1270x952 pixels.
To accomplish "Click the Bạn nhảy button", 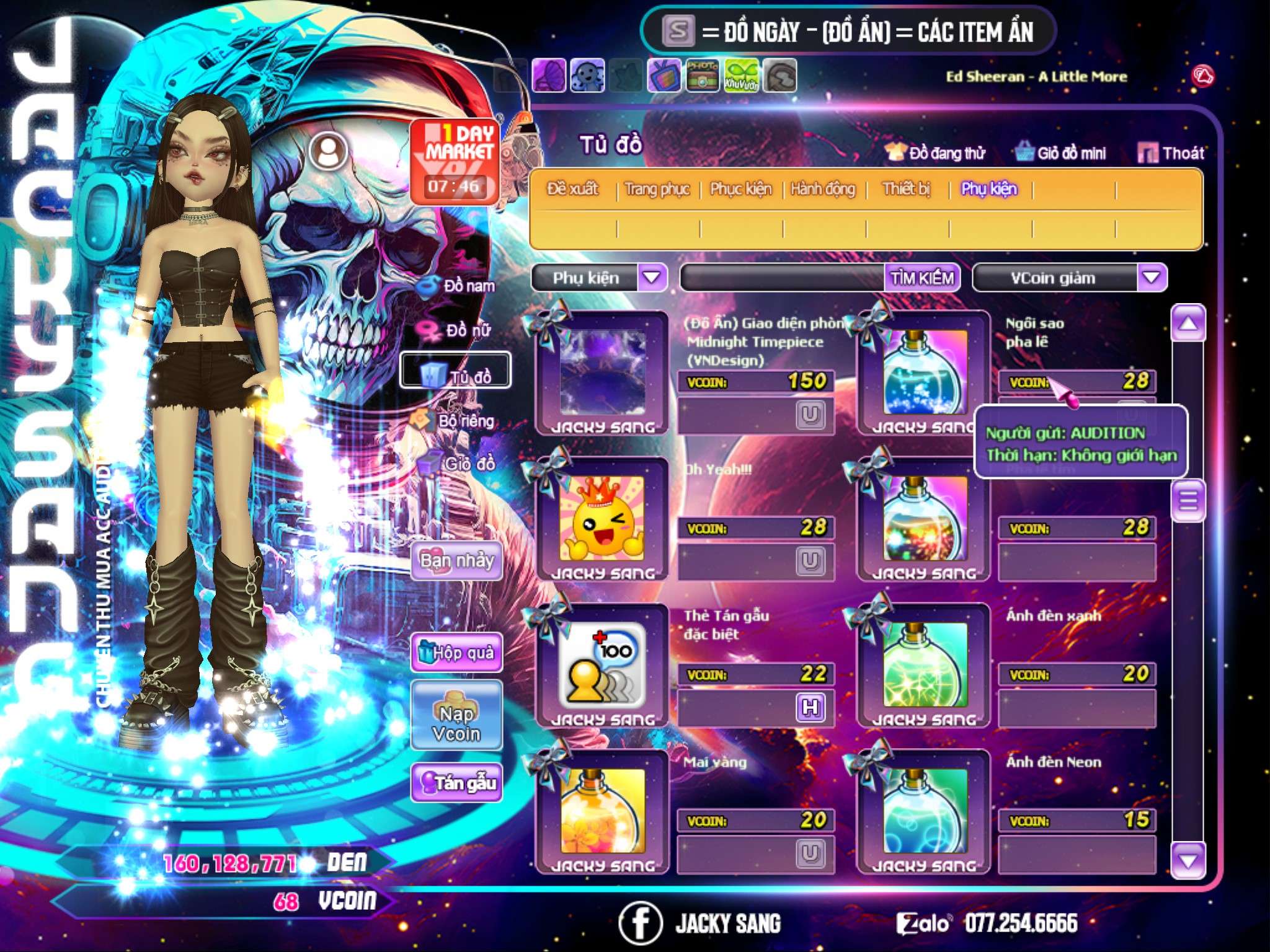I will click(x=457, y=561).
